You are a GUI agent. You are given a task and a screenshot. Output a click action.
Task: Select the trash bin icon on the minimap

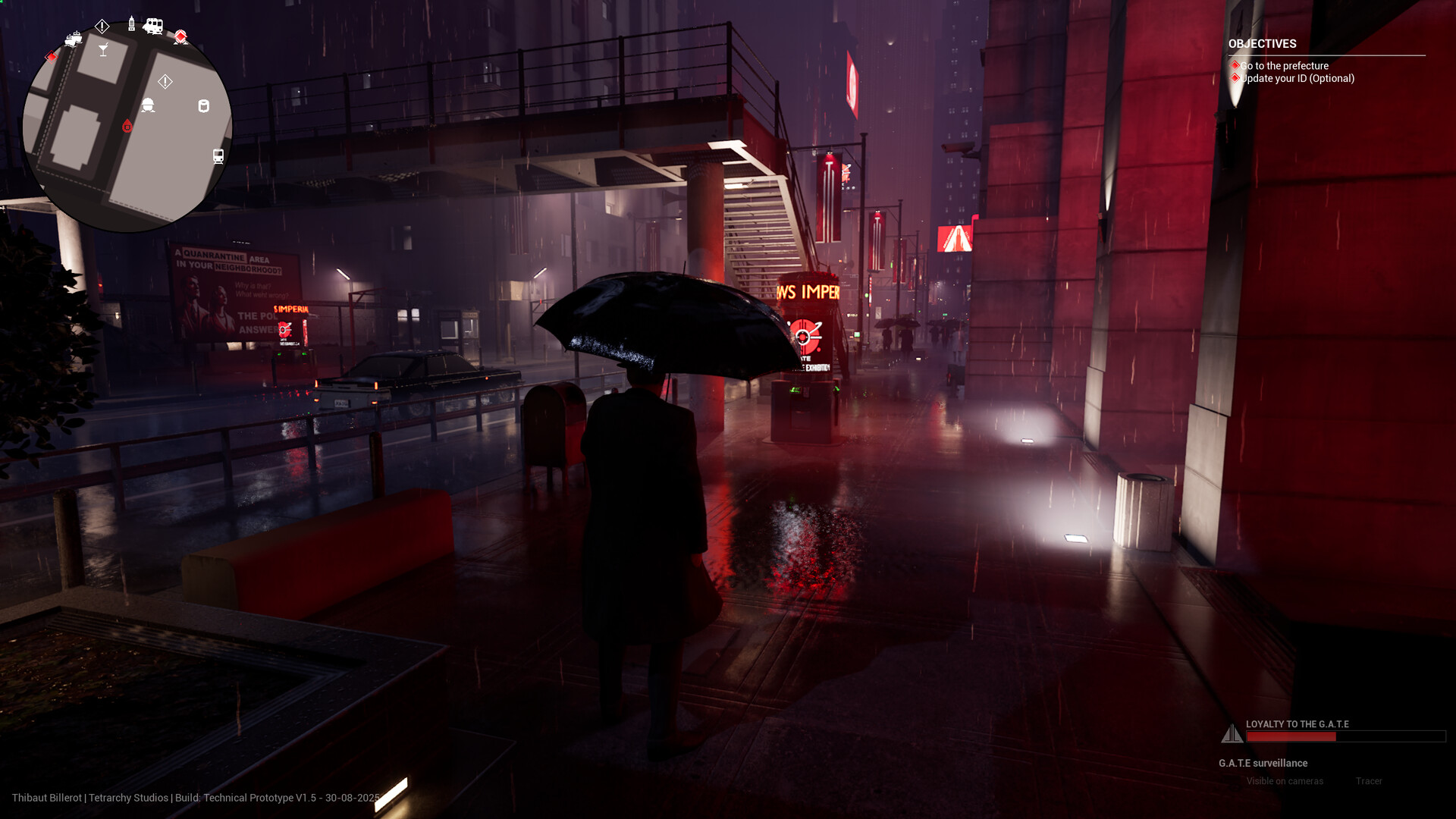point(203,105)
